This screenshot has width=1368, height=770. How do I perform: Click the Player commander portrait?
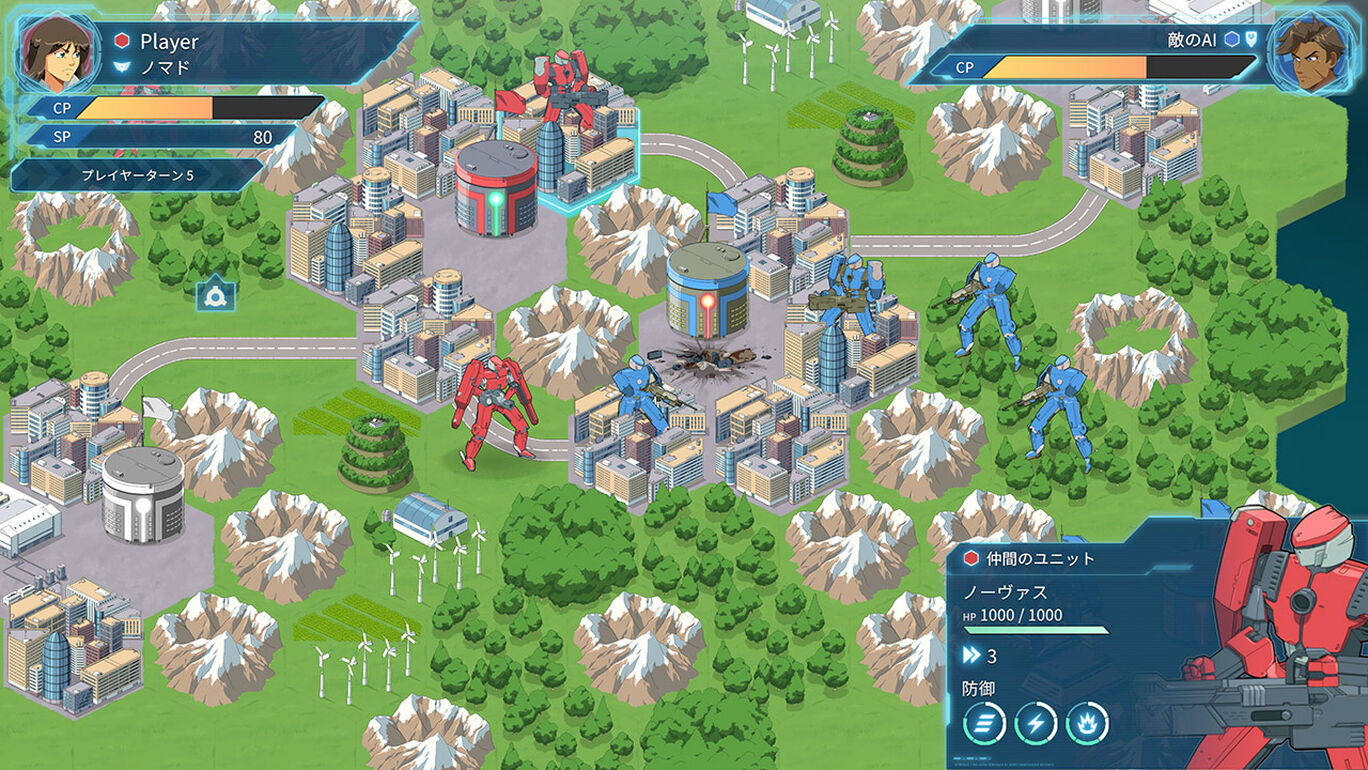(x=50, y=50)
